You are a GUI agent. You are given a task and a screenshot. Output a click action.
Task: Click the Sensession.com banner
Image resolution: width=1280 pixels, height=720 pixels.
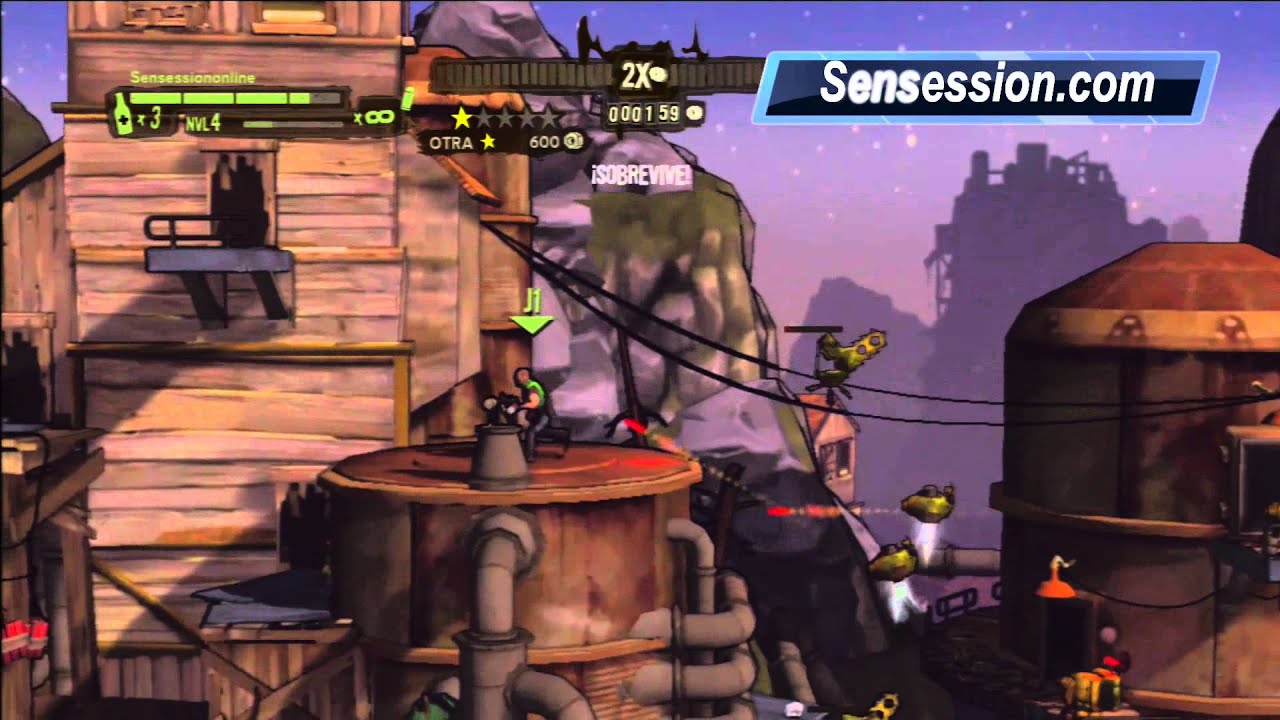(985, 87)
